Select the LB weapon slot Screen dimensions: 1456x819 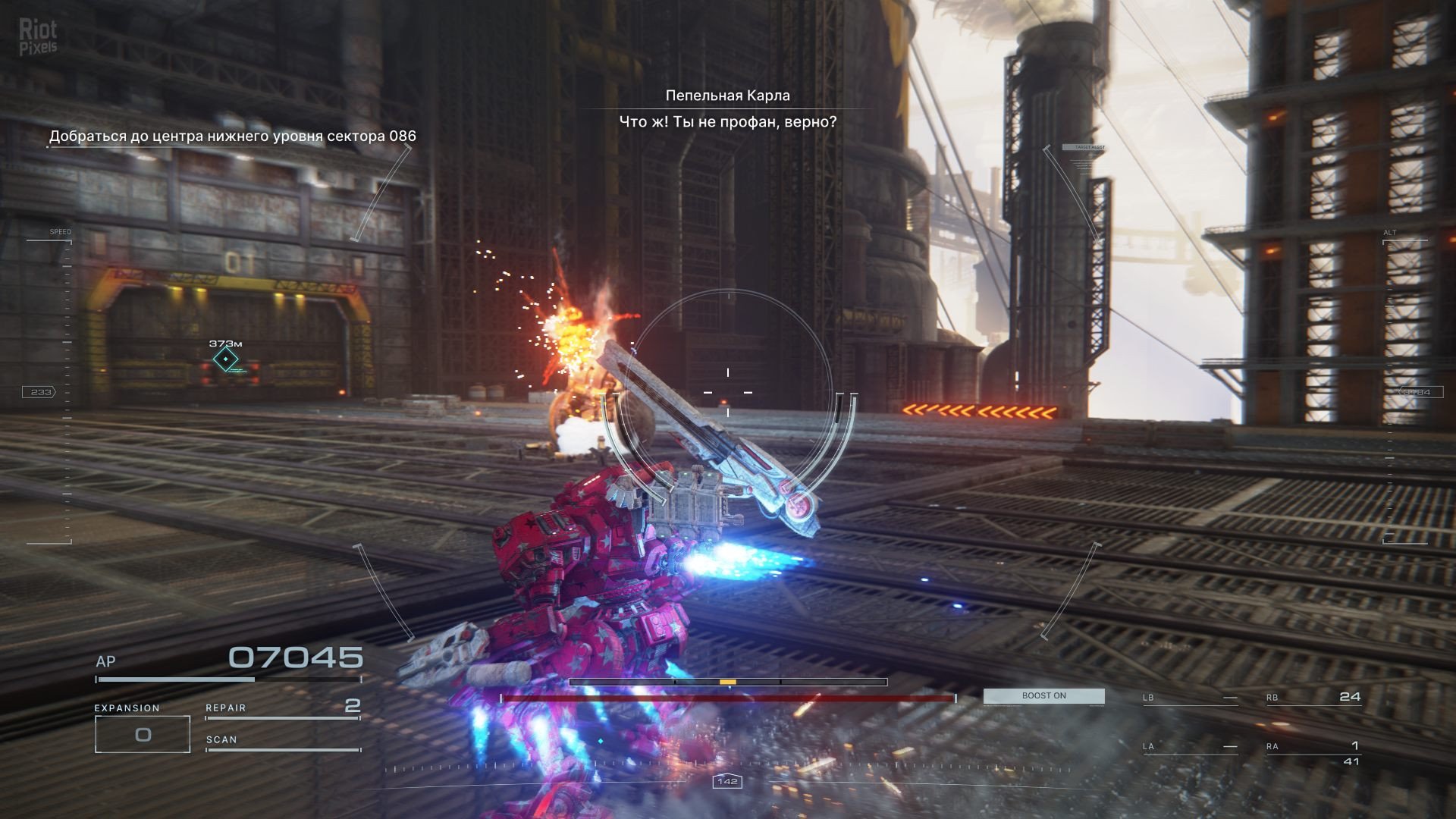click(1190, 698)
